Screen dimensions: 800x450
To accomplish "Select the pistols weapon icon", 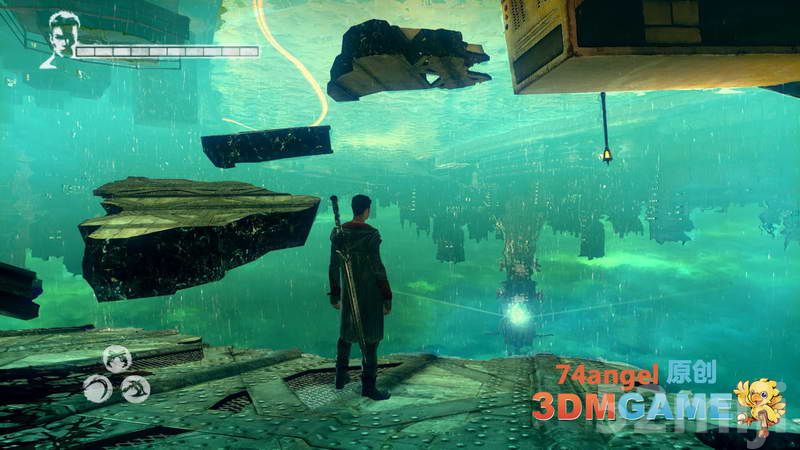I will [117, 358].
